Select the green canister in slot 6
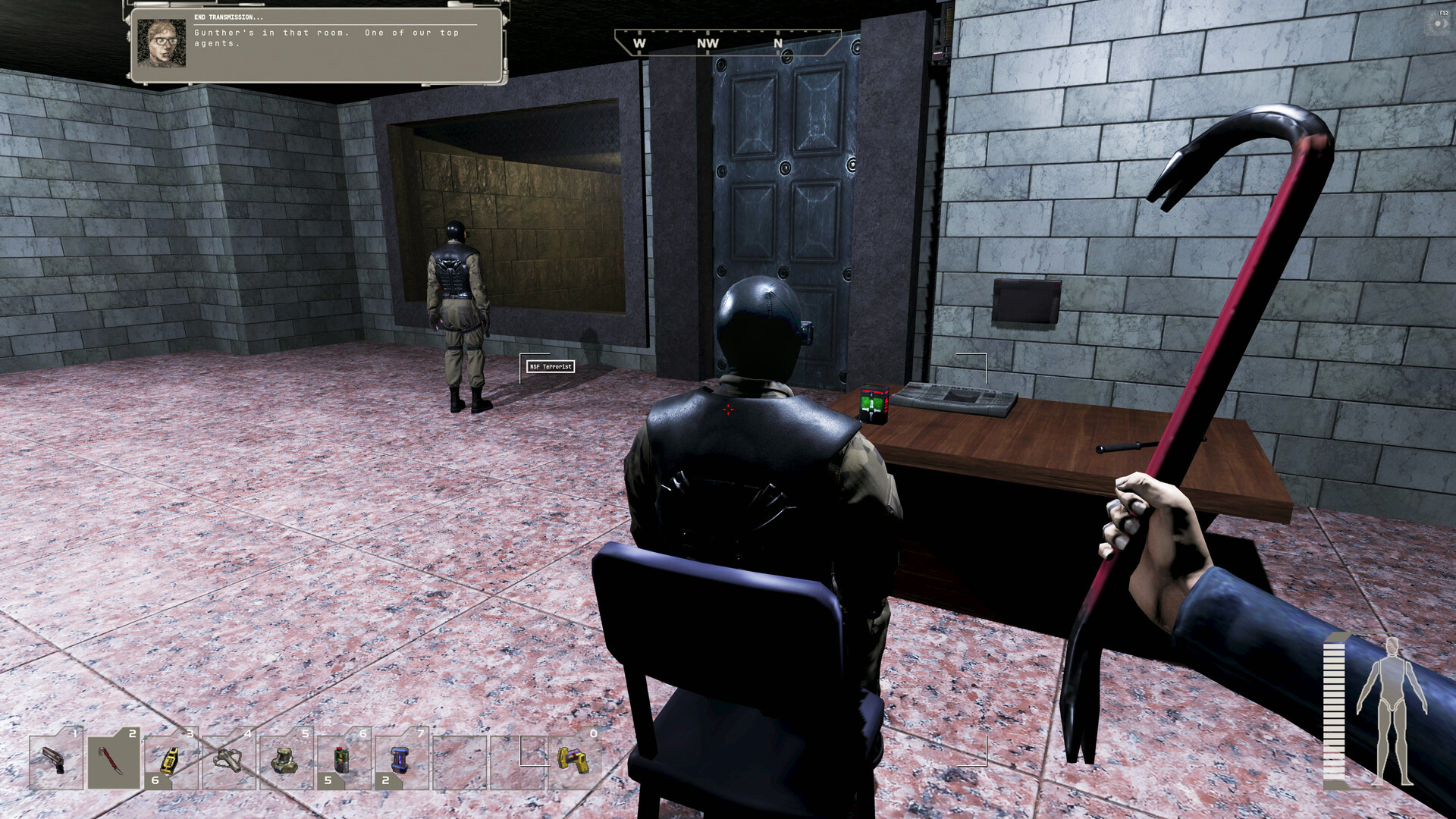This screenshot has width=1456, height=819. 343,762
